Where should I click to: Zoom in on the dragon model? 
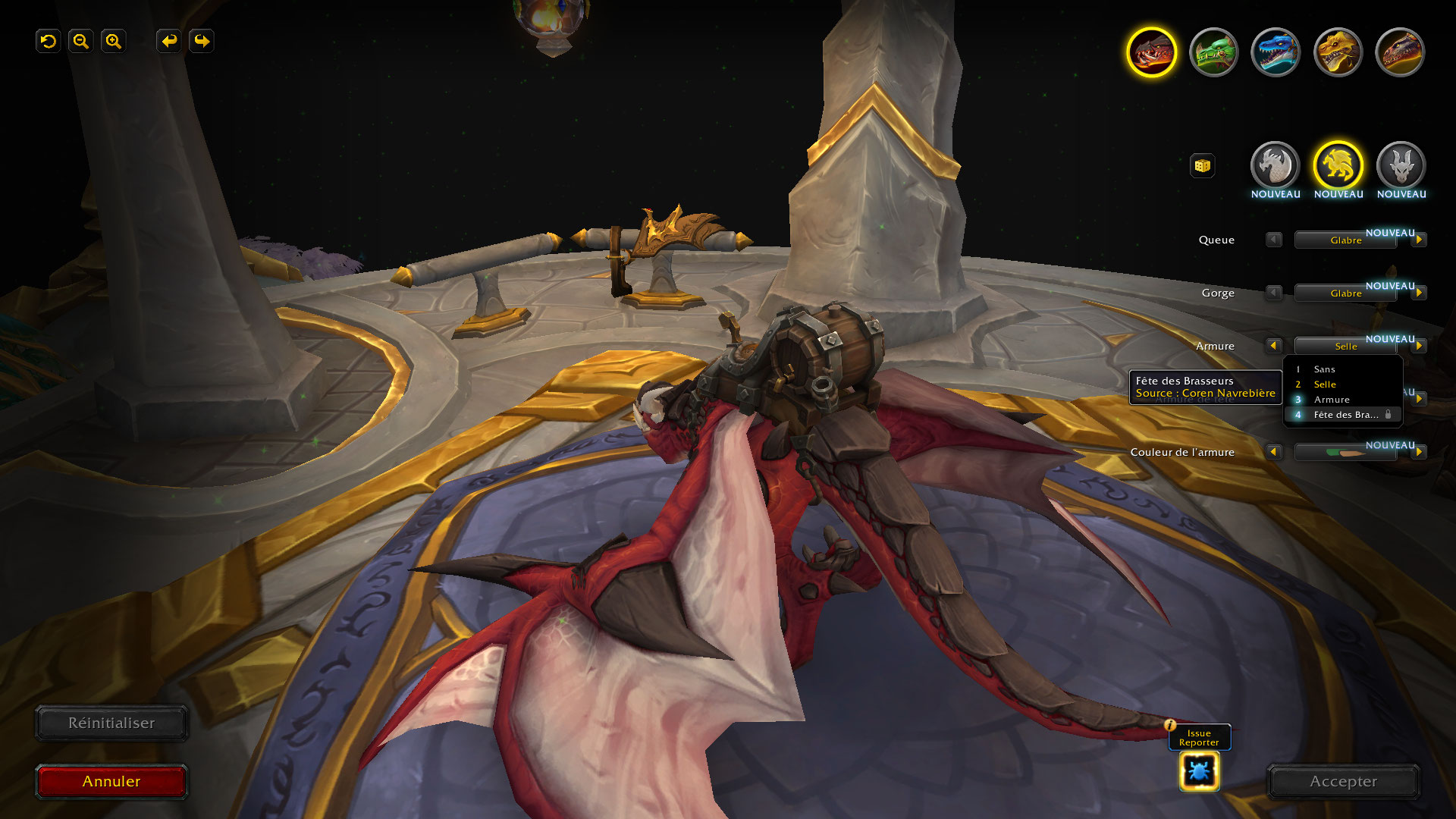pyautogui.click(x=114, y=41)
